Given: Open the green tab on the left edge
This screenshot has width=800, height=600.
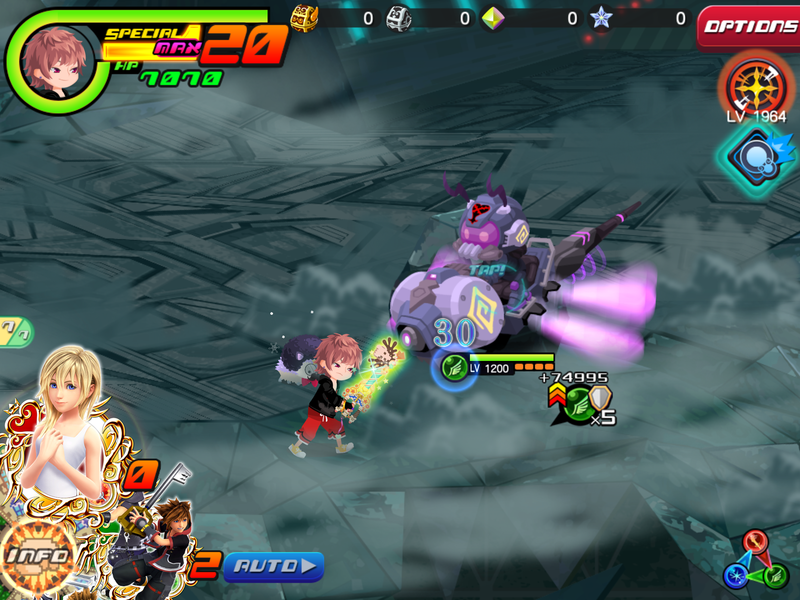Looking at the screenshot, I should click(15, 331).
